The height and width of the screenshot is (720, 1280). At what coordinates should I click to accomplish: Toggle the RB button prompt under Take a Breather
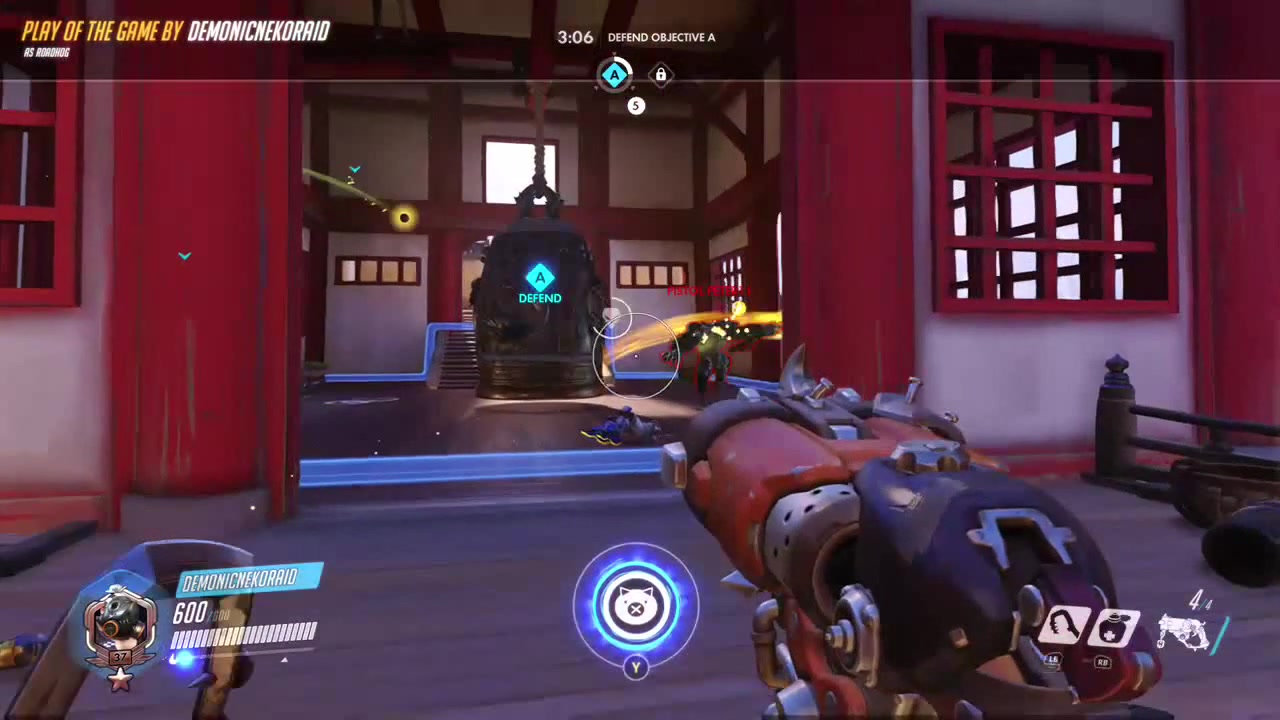click(x=1102, y=662)
